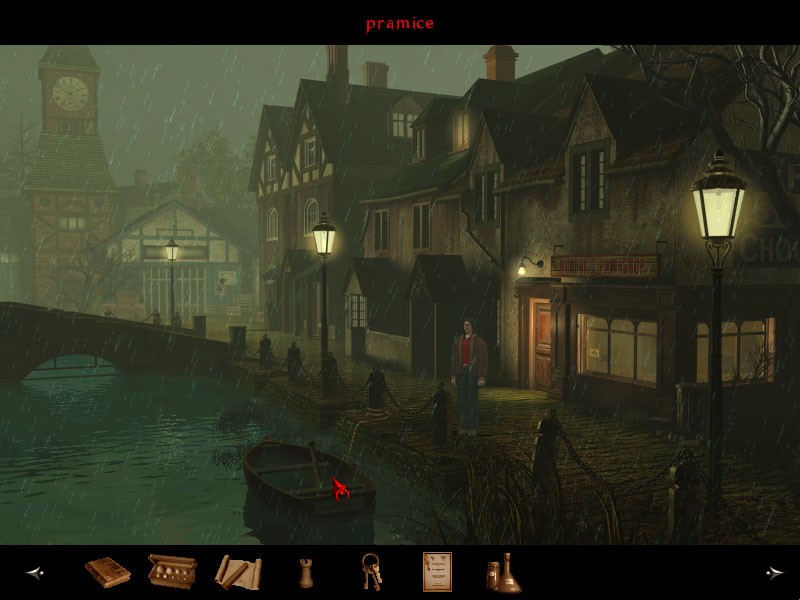Choose the rolled parchment scroll

pyautogui.click(x=237, y=572)
